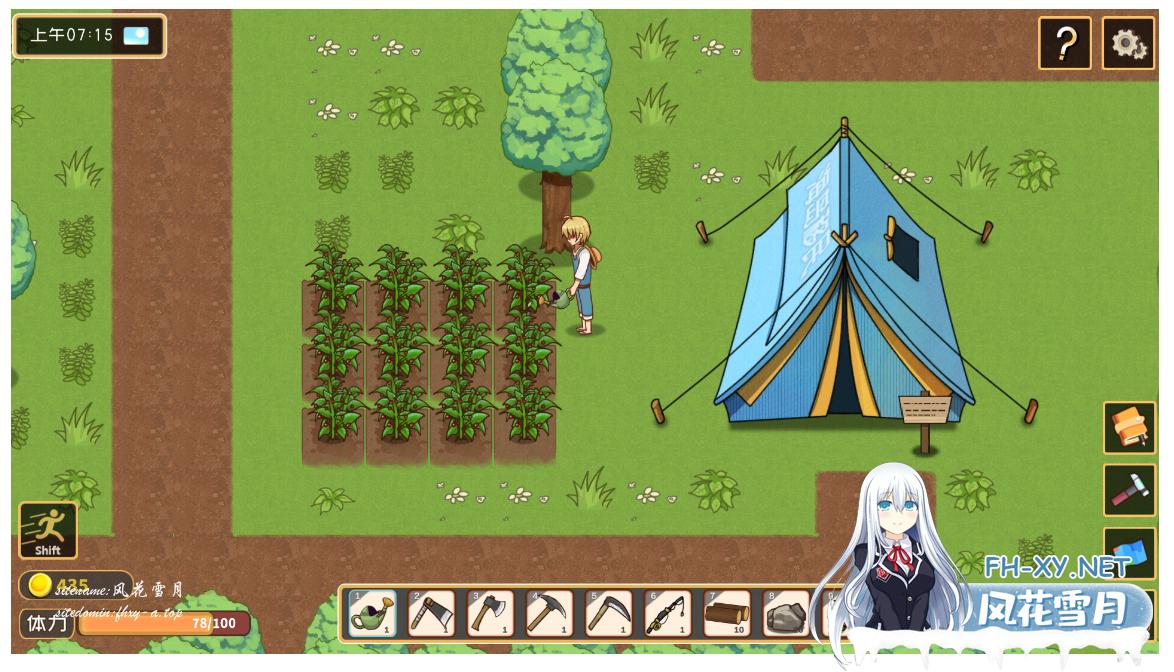This screenshot has width=1174, height=672.
Task: Equip the fishing rod from the hotbar
Action: [x=667, y=613]
